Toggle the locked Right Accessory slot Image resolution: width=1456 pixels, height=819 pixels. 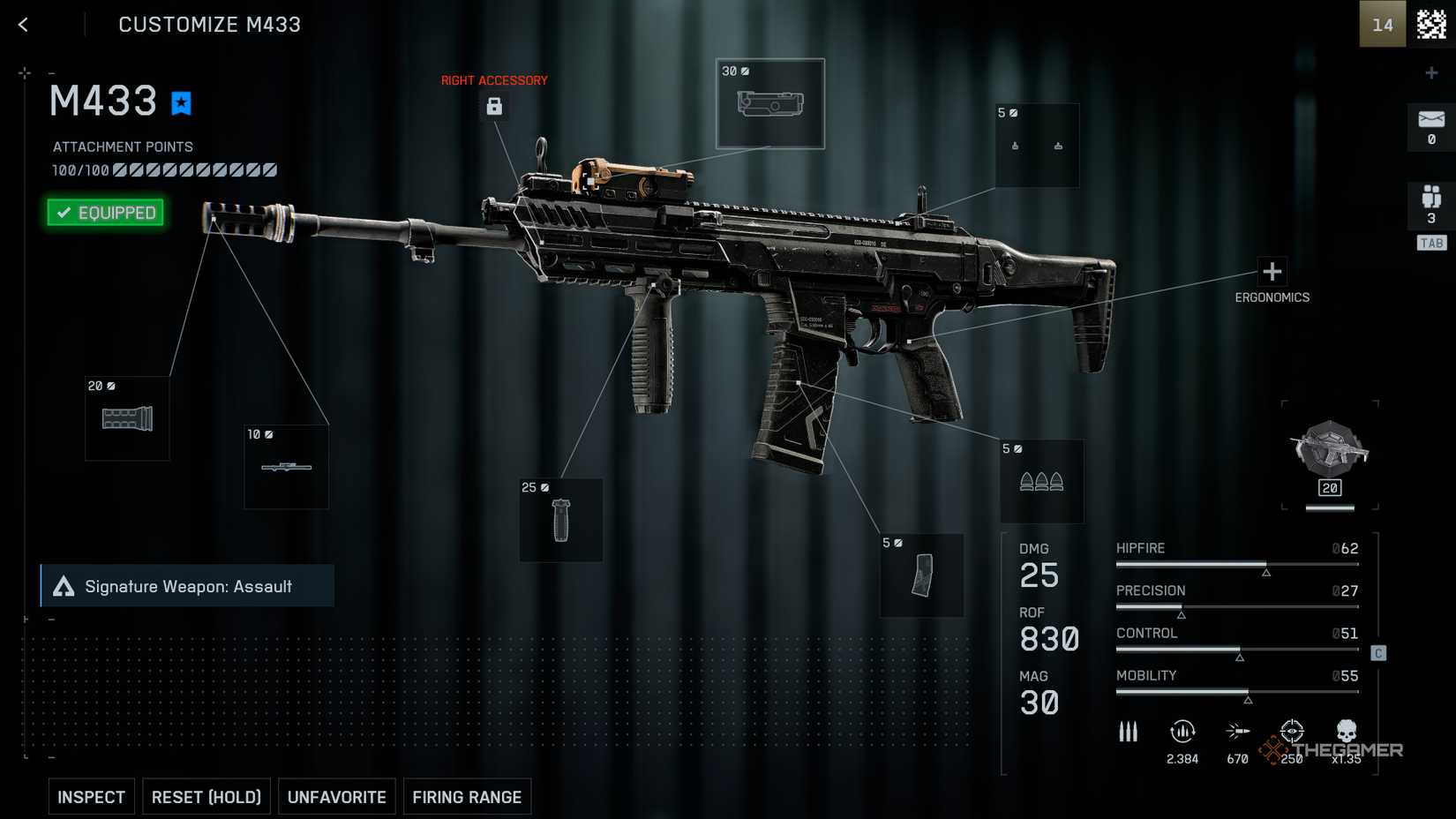coord(494,105)
